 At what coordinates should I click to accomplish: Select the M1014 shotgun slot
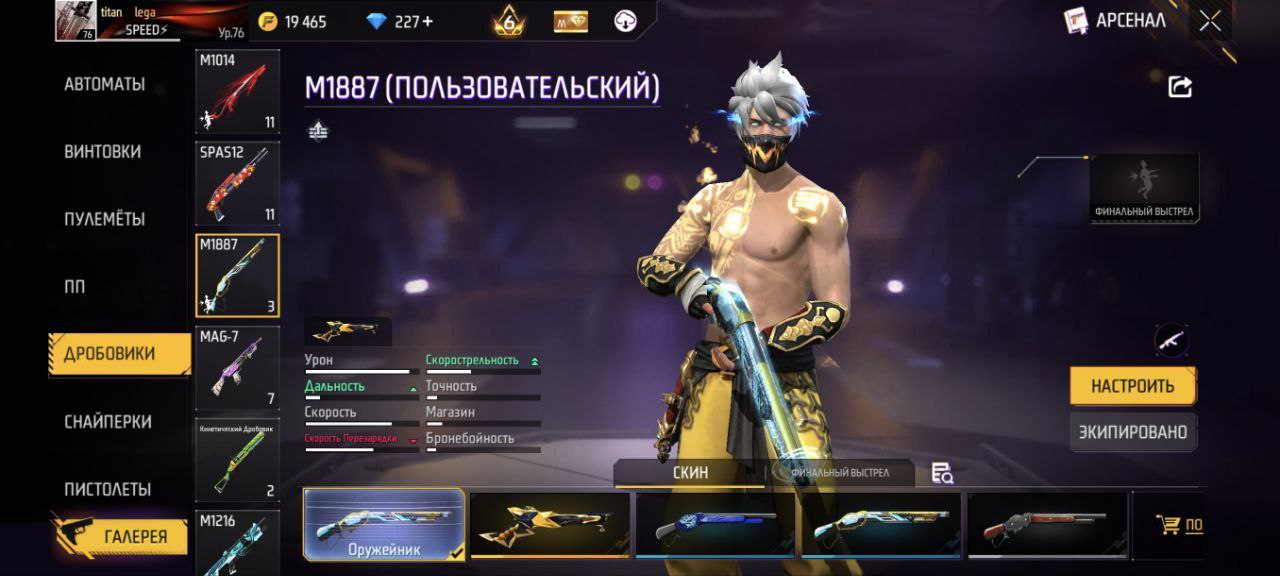coord(237,92)
